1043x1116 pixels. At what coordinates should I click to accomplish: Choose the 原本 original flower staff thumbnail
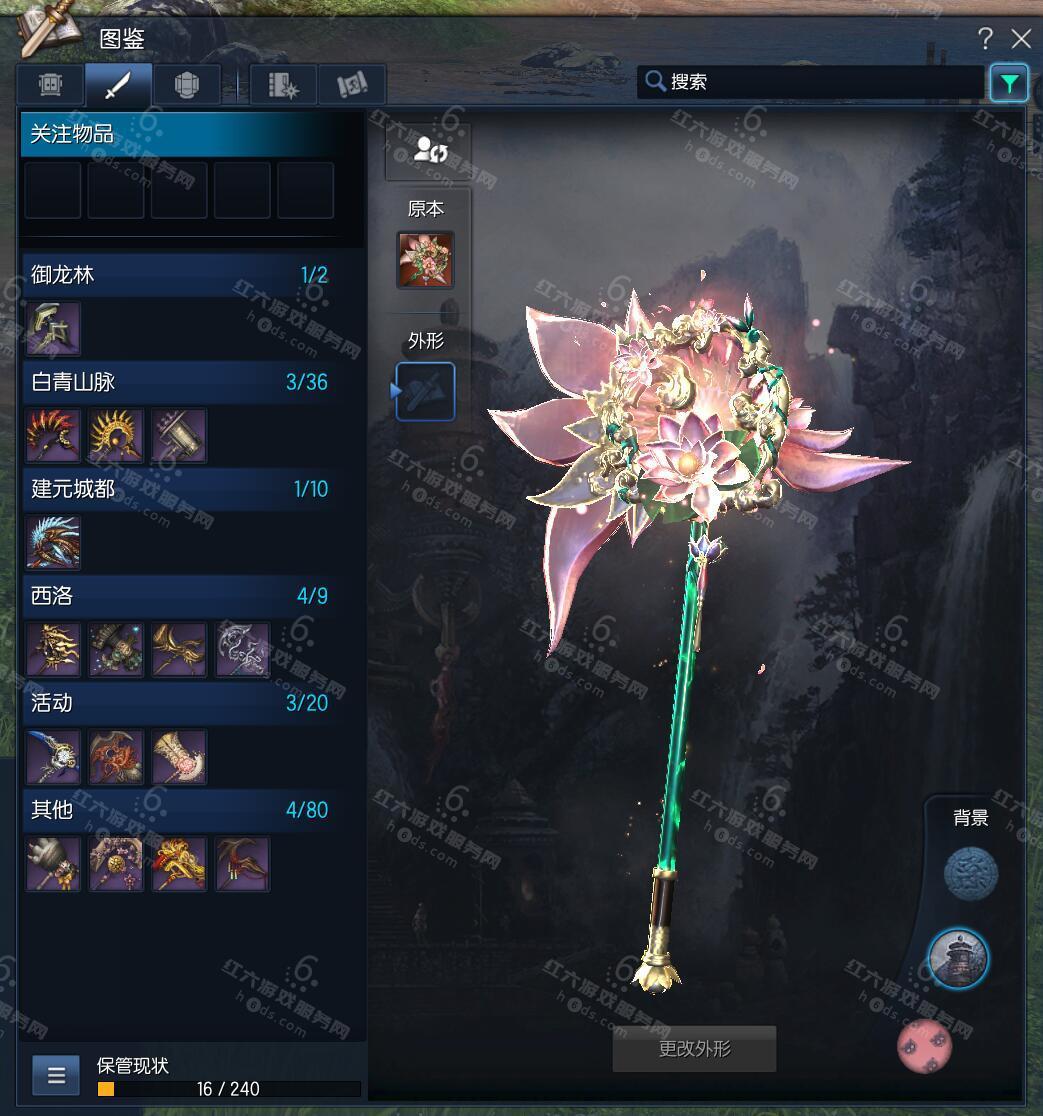425,260
